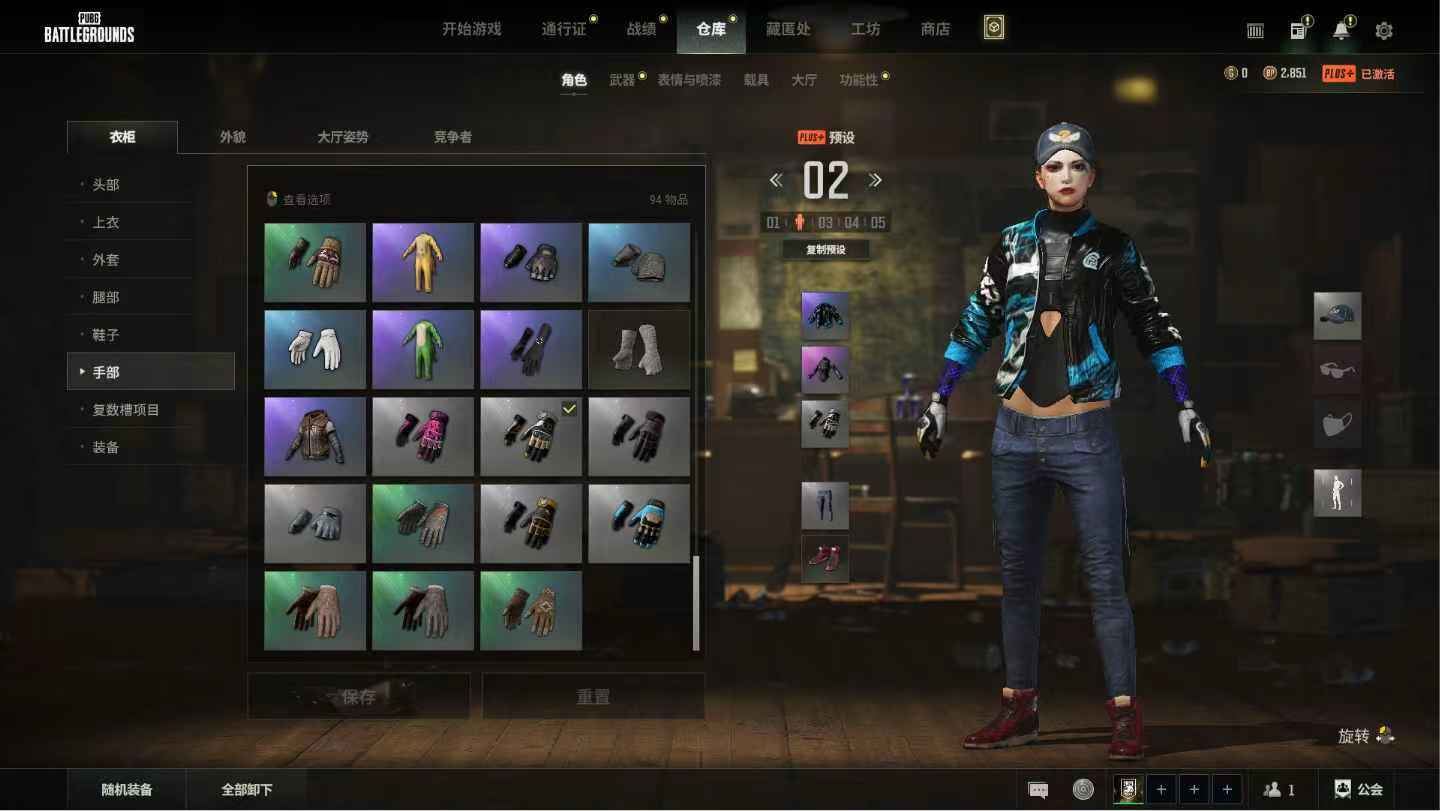
Task: Click the 全部卸下 unequip all button
Action: pyautogui.click(x=246, y=789)
